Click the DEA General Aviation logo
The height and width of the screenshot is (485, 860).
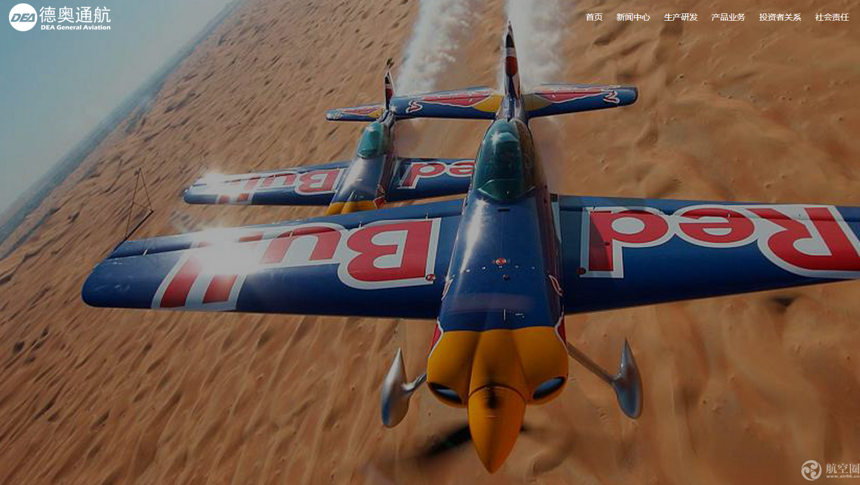point(60,17)
